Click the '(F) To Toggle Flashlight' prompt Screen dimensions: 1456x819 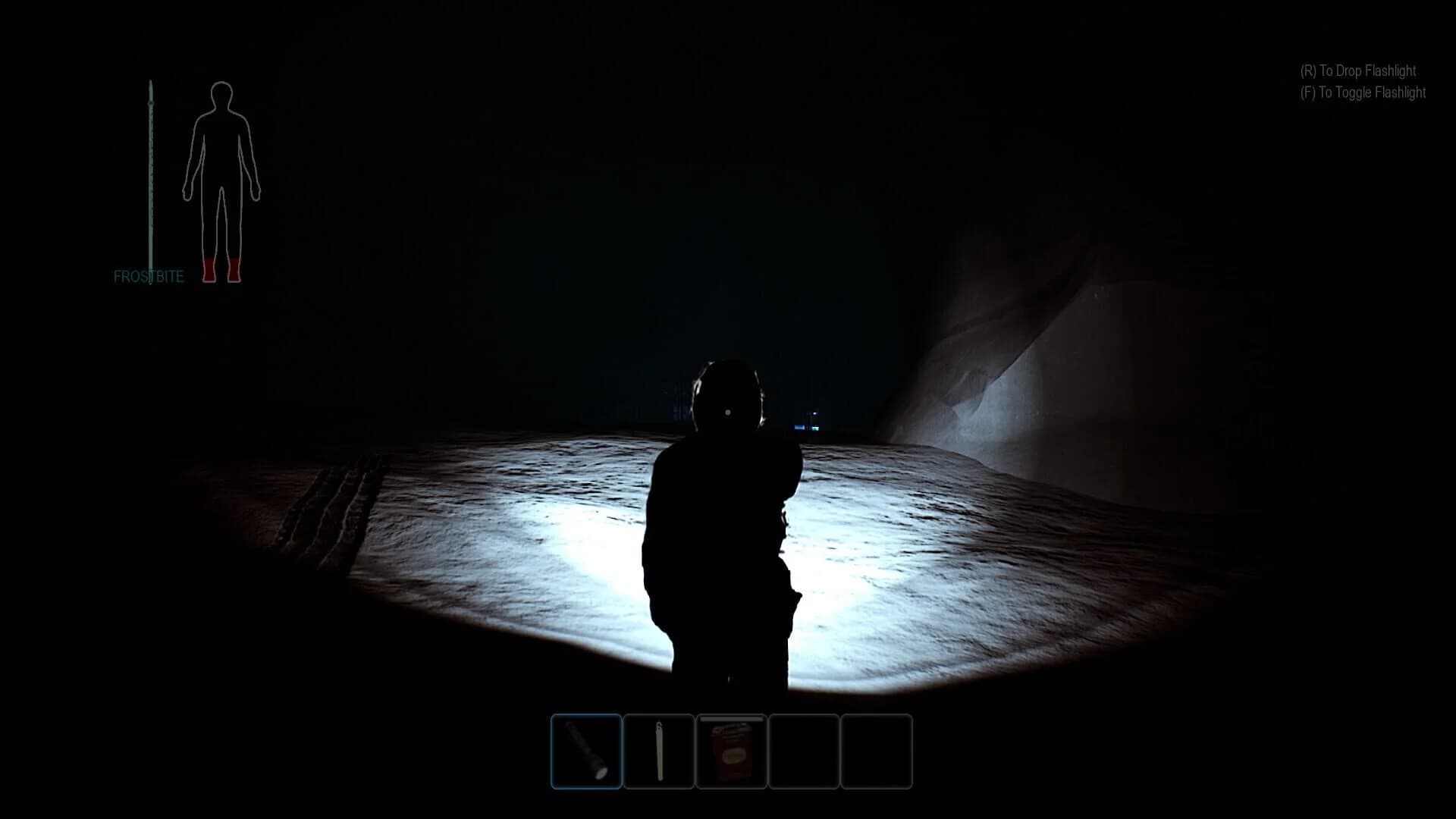1363,93
